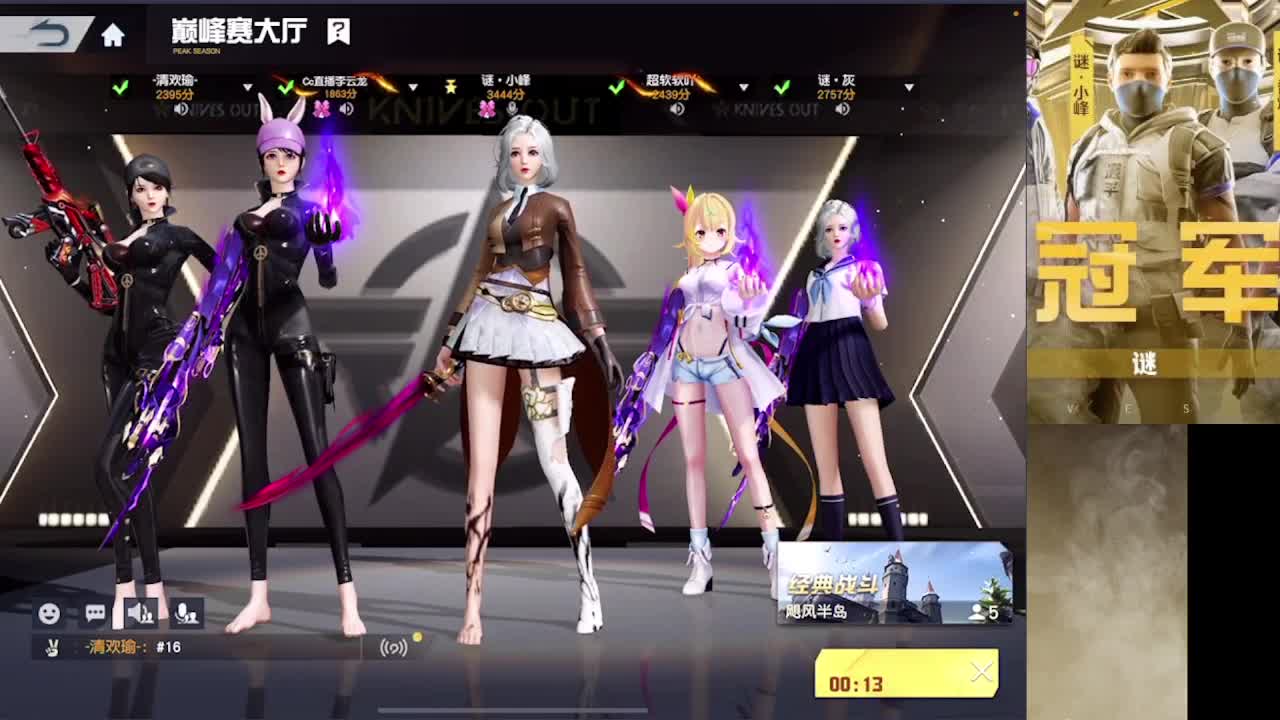
Task: Expand the arrow beside Cc直播李云龙
Action: 413,88
